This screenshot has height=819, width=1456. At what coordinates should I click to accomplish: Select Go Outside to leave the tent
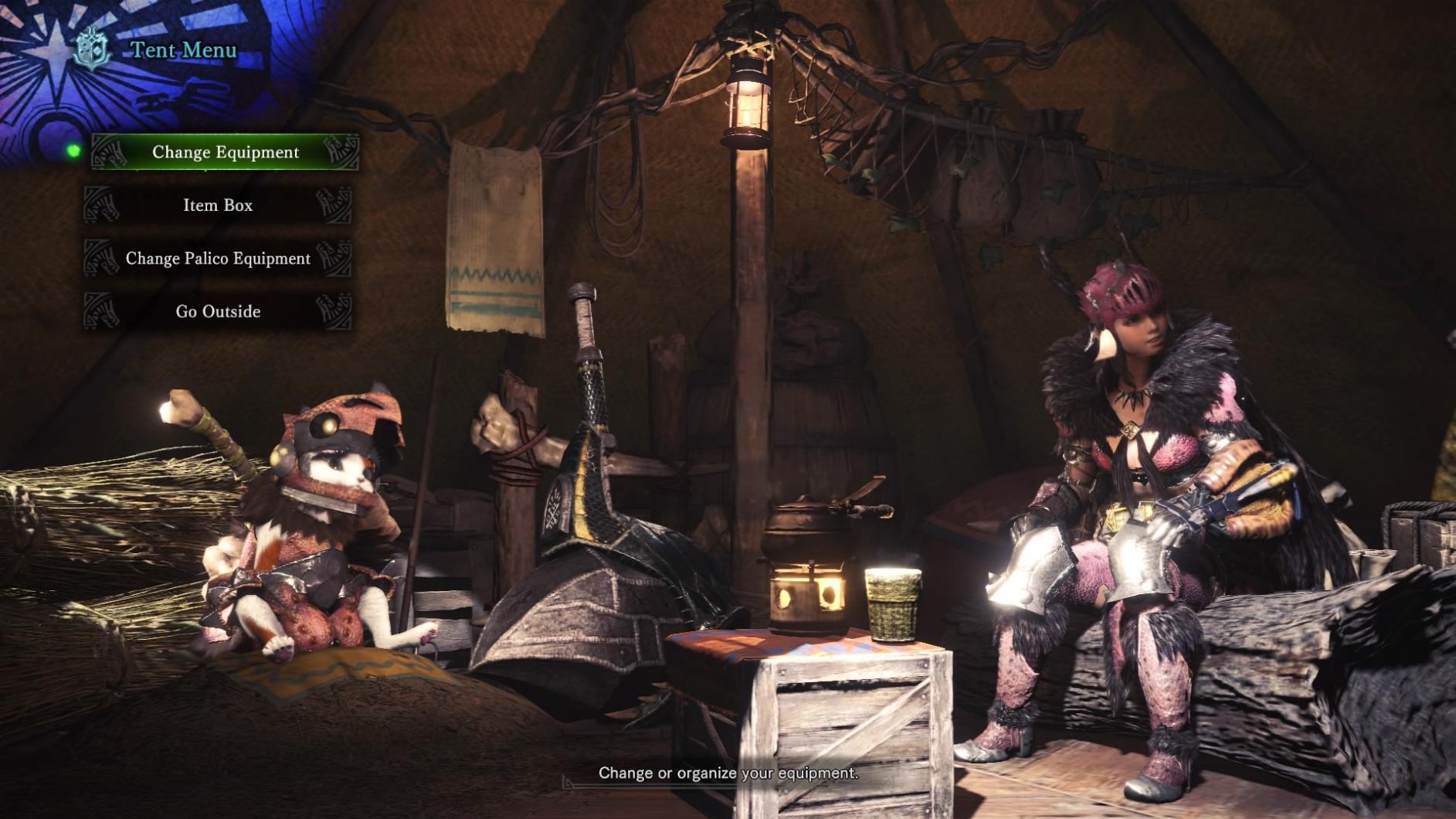tap(218, 311)
